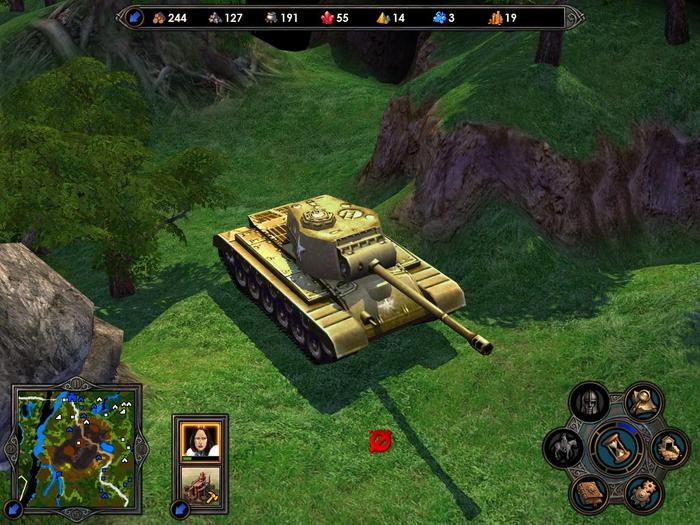Open the hero screen via helmet icon
700x525 pixels.
coord(589,403)
